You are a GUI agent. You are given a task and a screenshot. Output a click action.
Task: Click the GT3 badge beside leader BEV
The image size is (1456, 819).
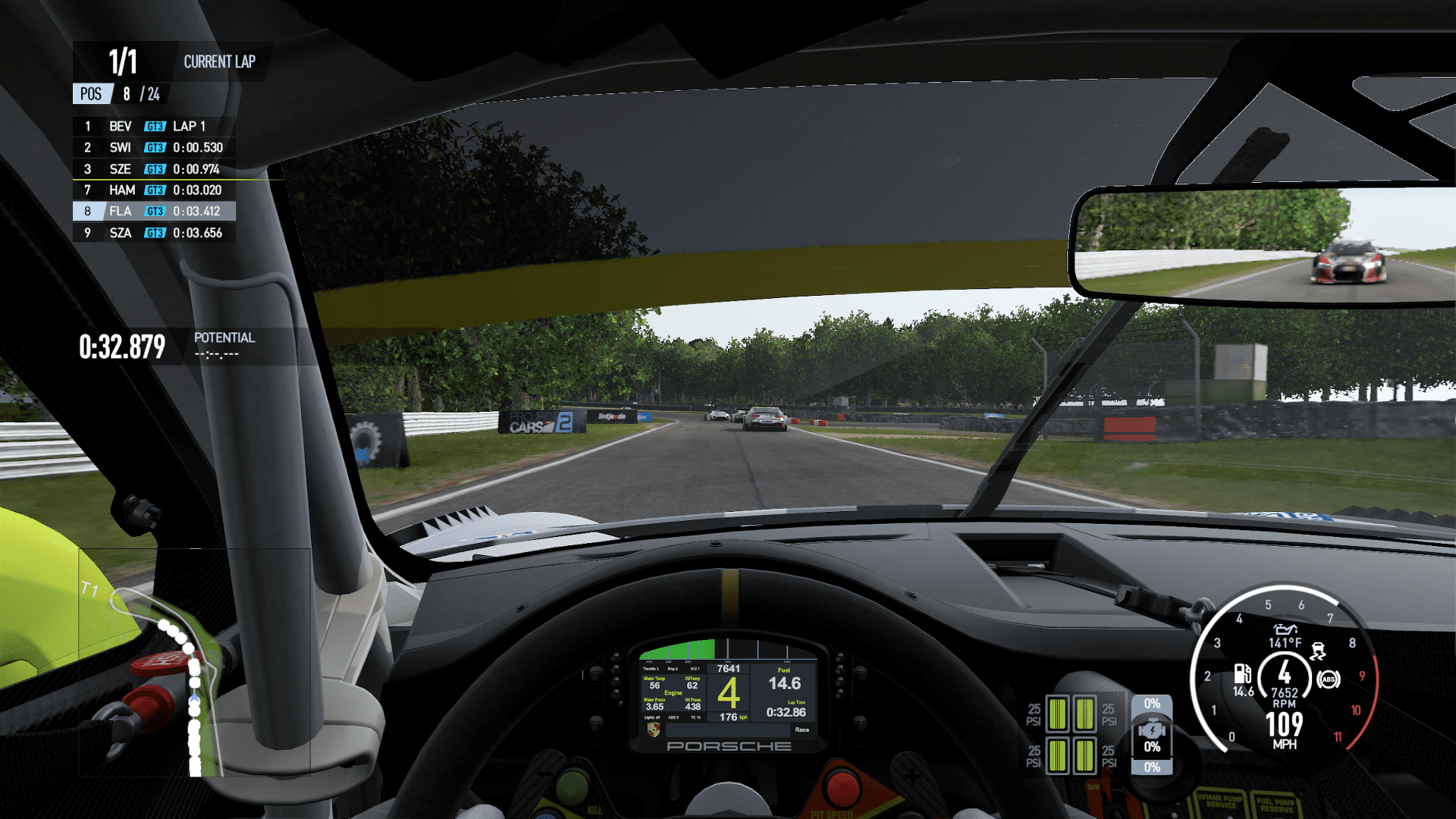[155, 127]
